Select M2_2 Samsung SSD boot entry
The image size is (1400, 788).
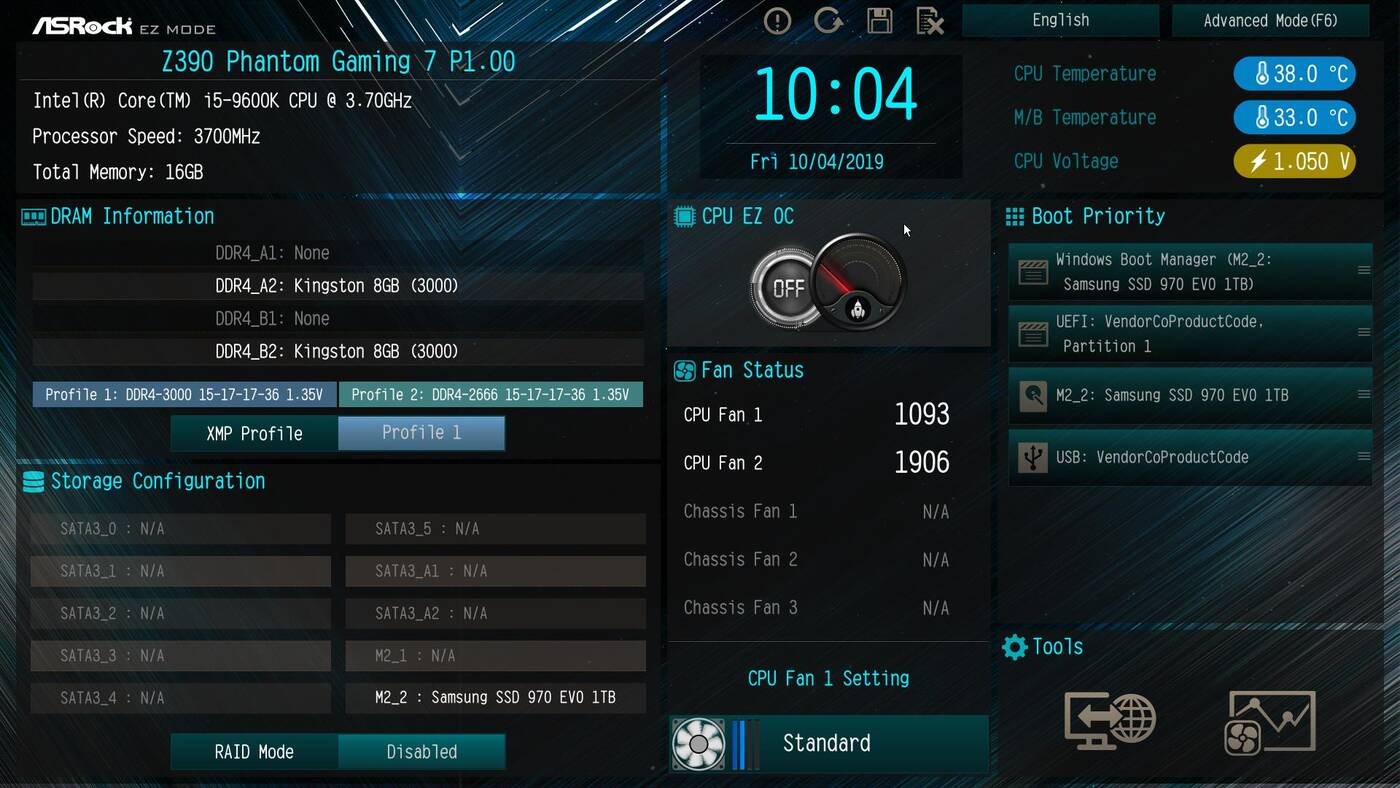click(x=1190, y=395)
